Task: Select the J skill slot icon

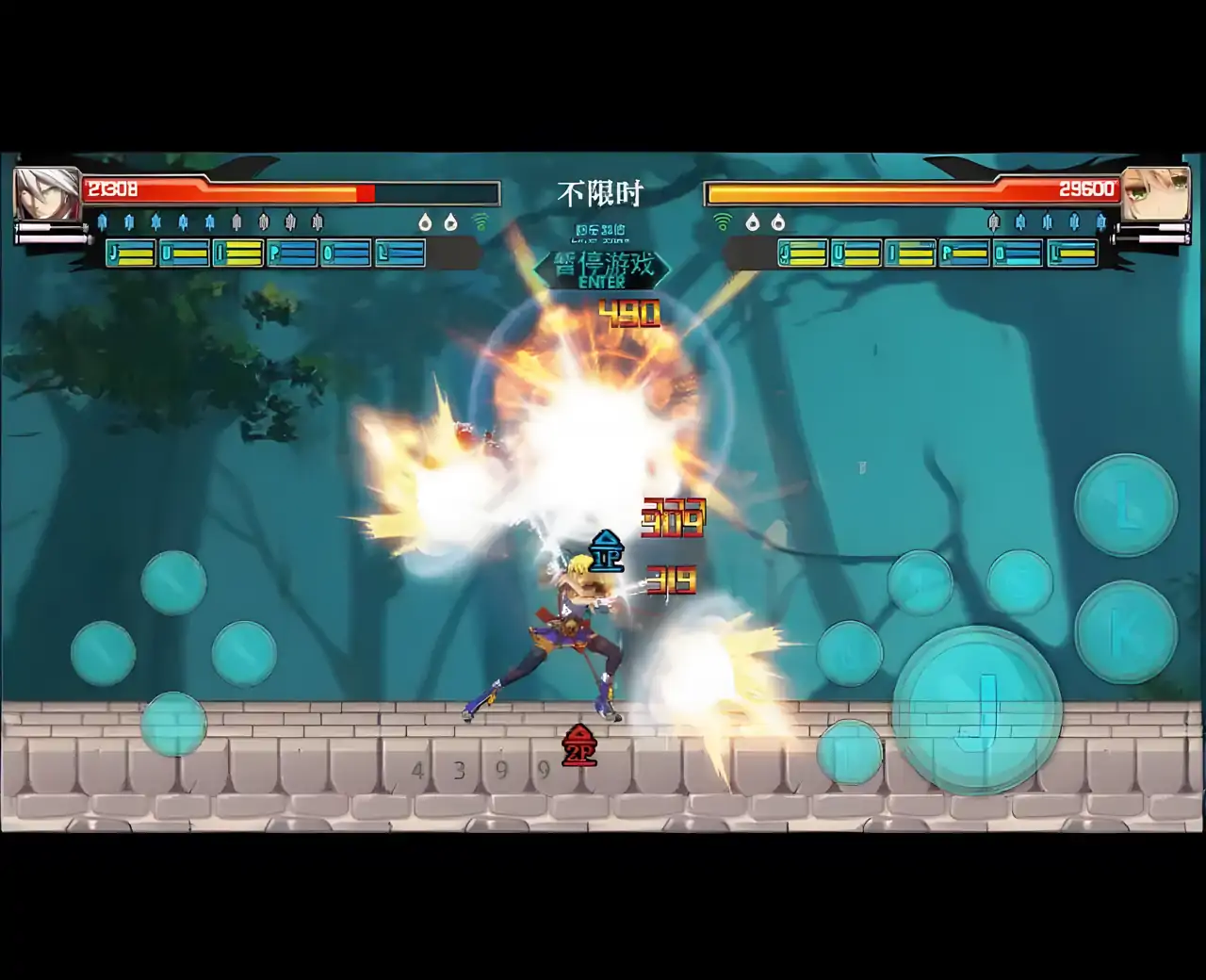Action: pos(129,253)
